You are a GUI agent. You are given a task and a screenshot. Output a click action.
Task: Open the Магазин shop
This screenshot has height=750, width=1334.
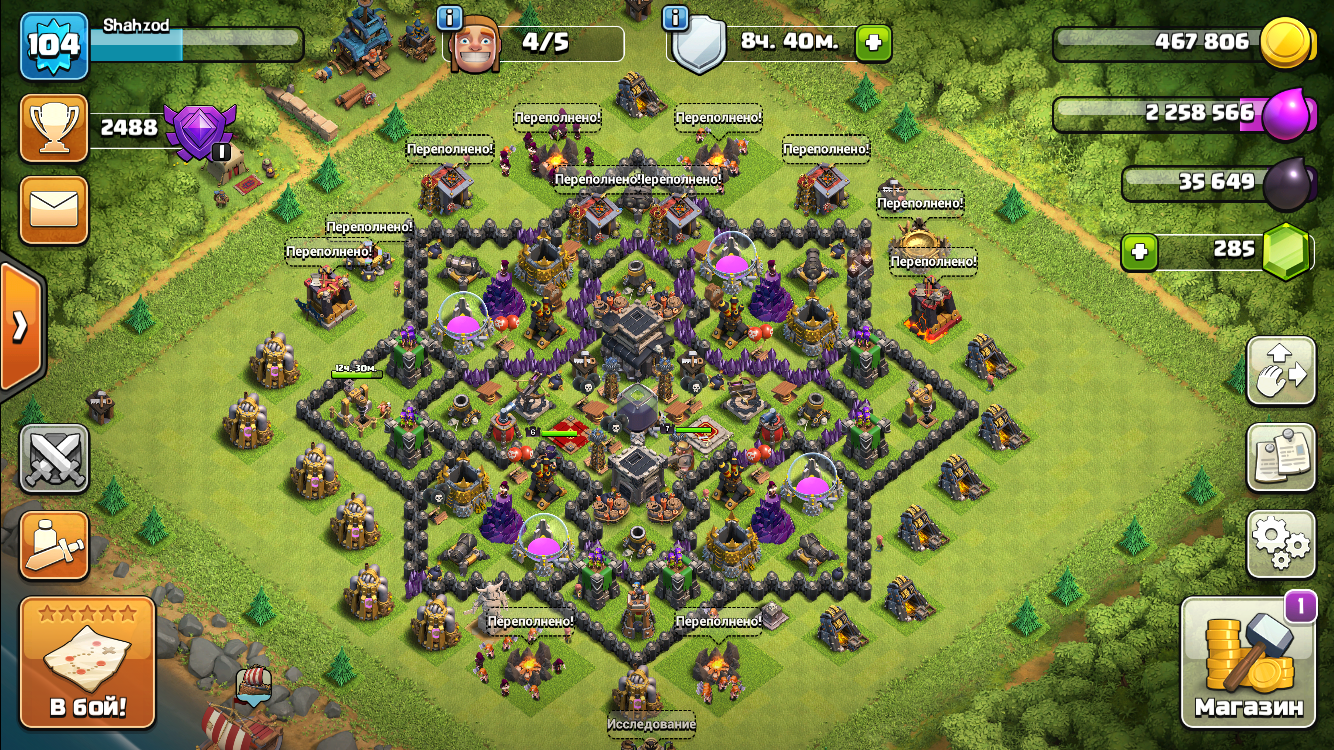(1248, 662)
